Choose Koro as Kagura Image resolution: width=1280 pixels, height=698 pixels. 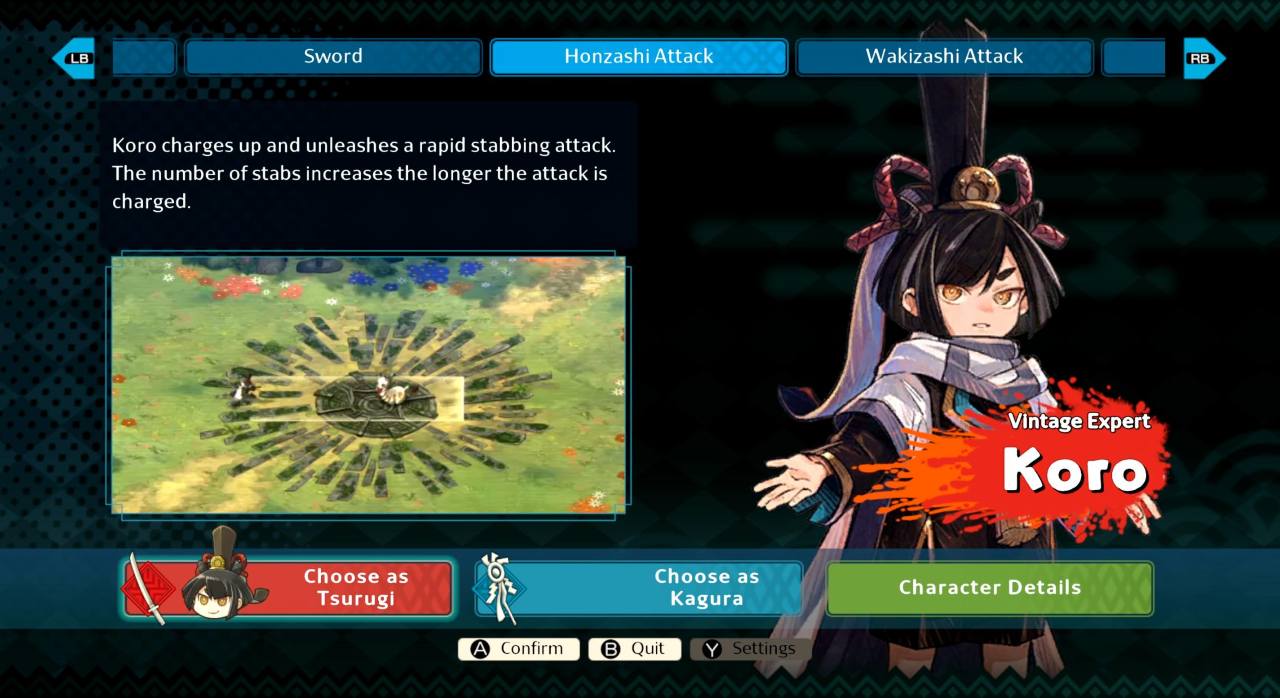click(640, 588)
